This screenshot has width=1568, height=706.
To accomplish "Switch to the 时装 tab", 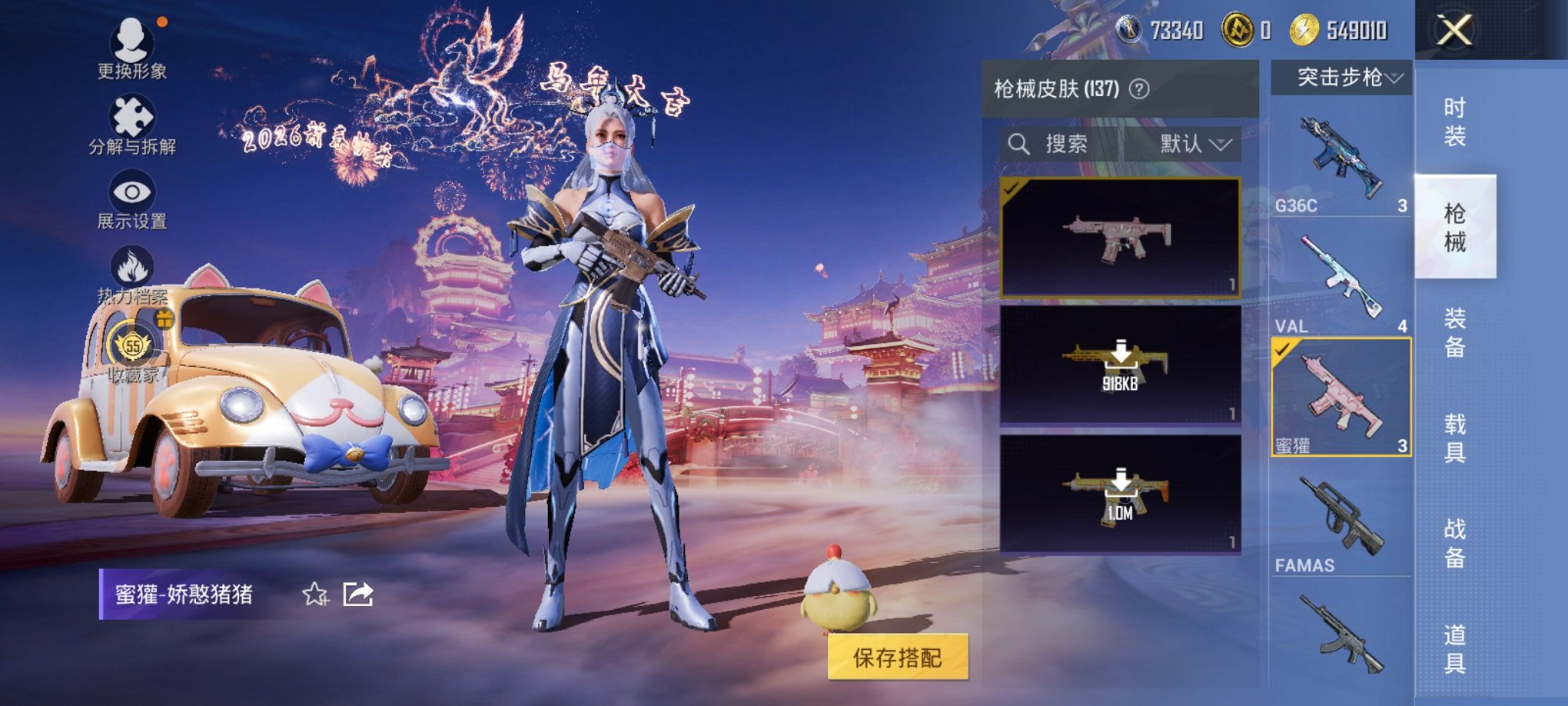I will click(x=1456, y=123).
